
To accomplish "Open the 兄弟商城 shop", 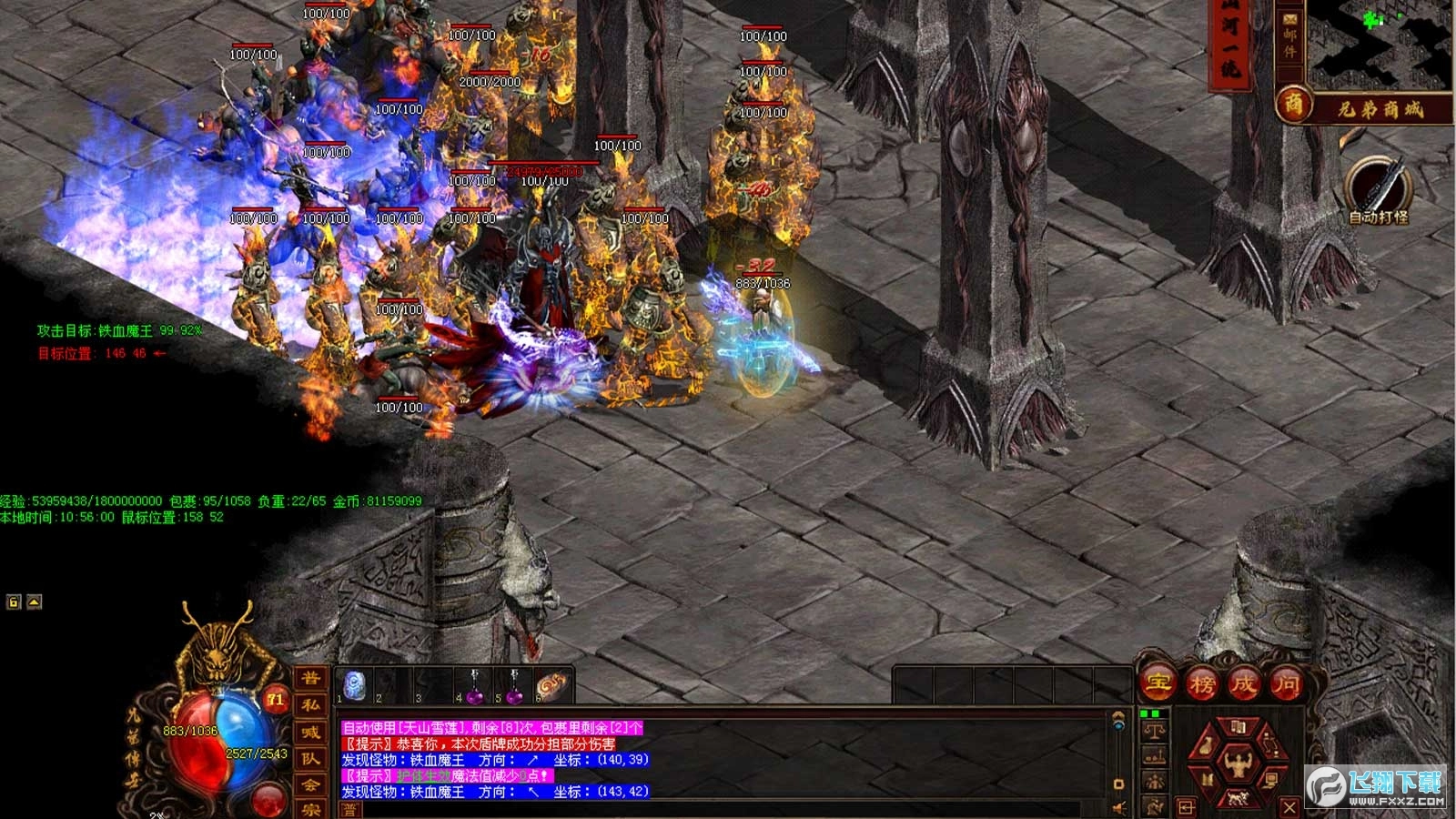I will (1379, 108).
